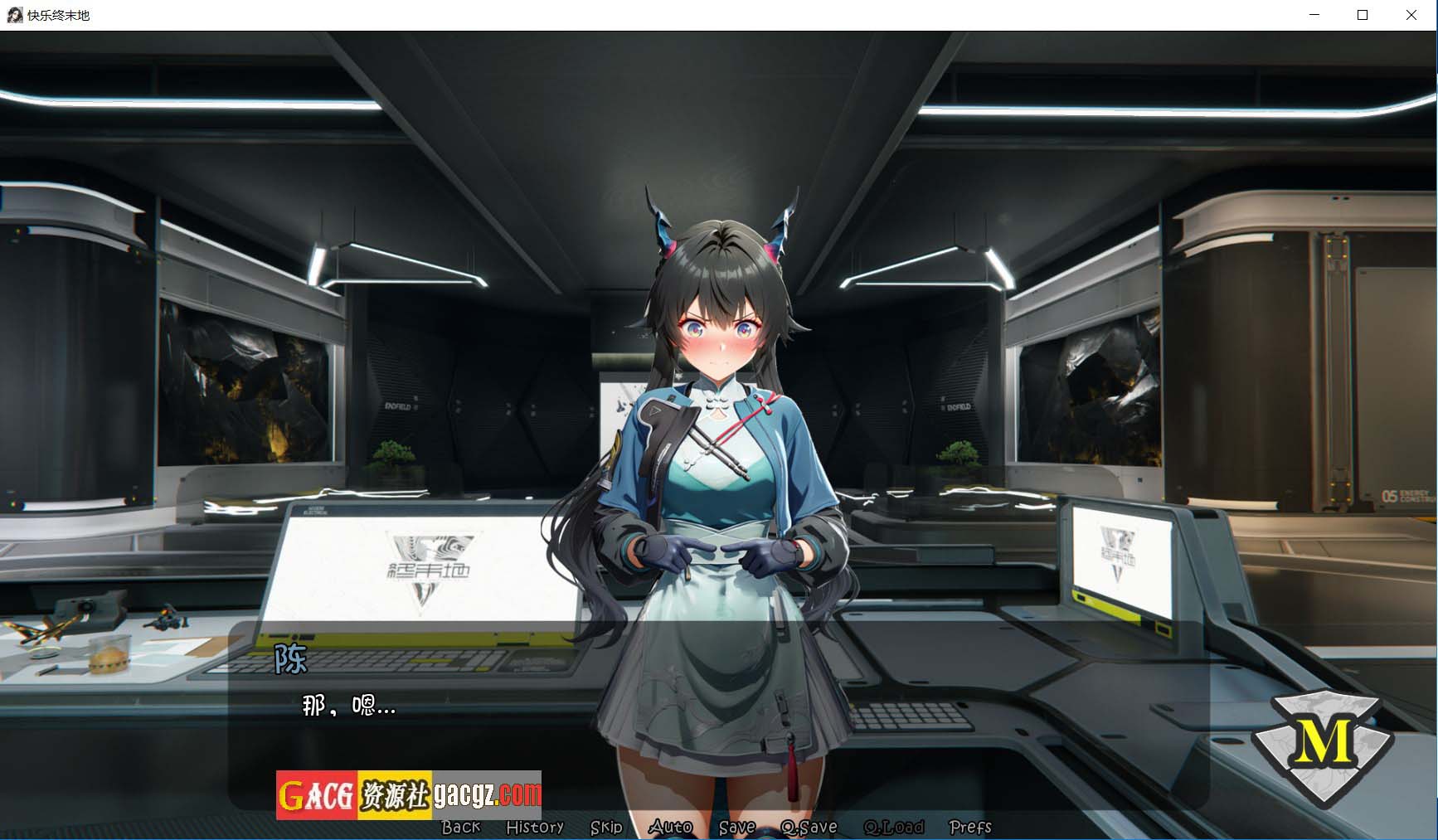Close the game window
This screenshot has width=1438, height=840.
(x=1411, y=15)
